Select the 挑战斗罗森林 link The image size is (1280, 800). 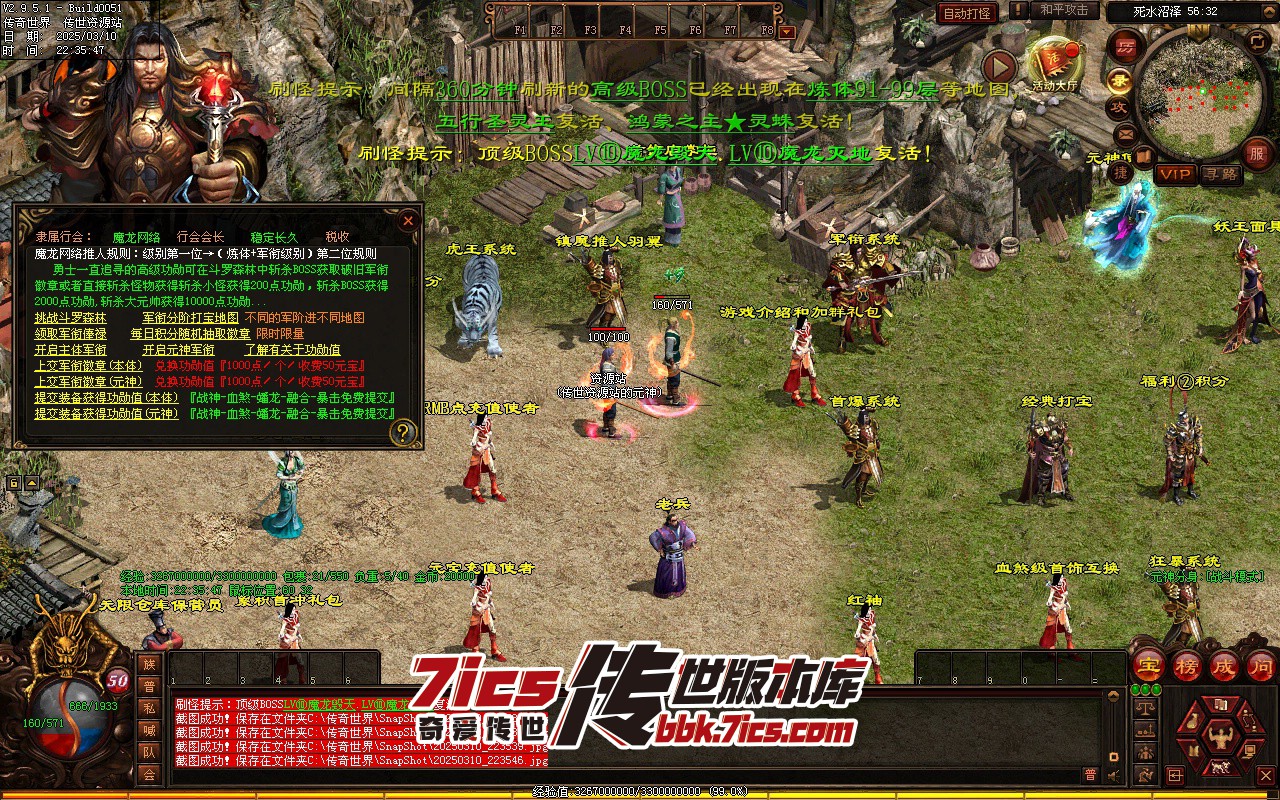pyautogui.click(x=70, y=318)
